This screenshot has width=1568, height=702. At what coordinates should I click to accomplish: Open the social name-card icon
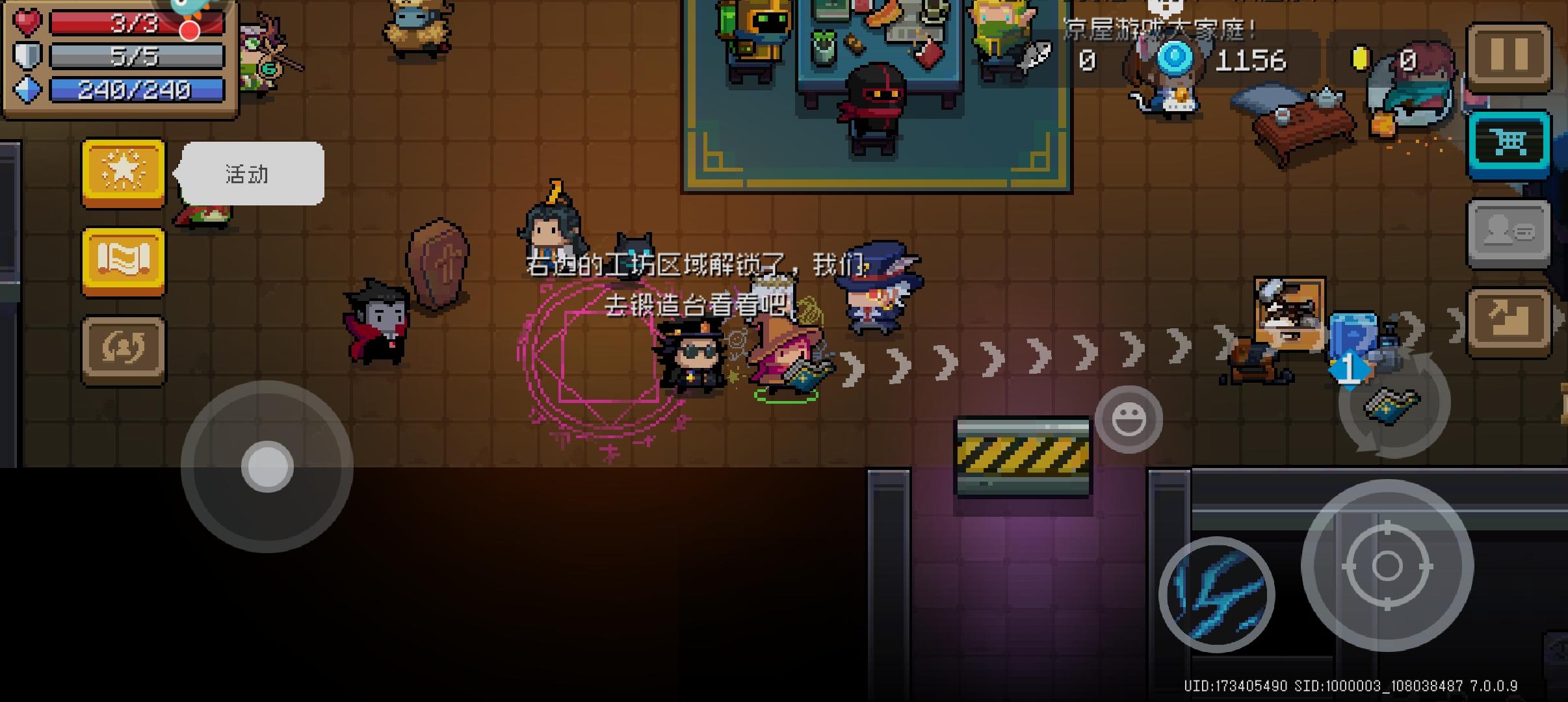coord(1509,231)
